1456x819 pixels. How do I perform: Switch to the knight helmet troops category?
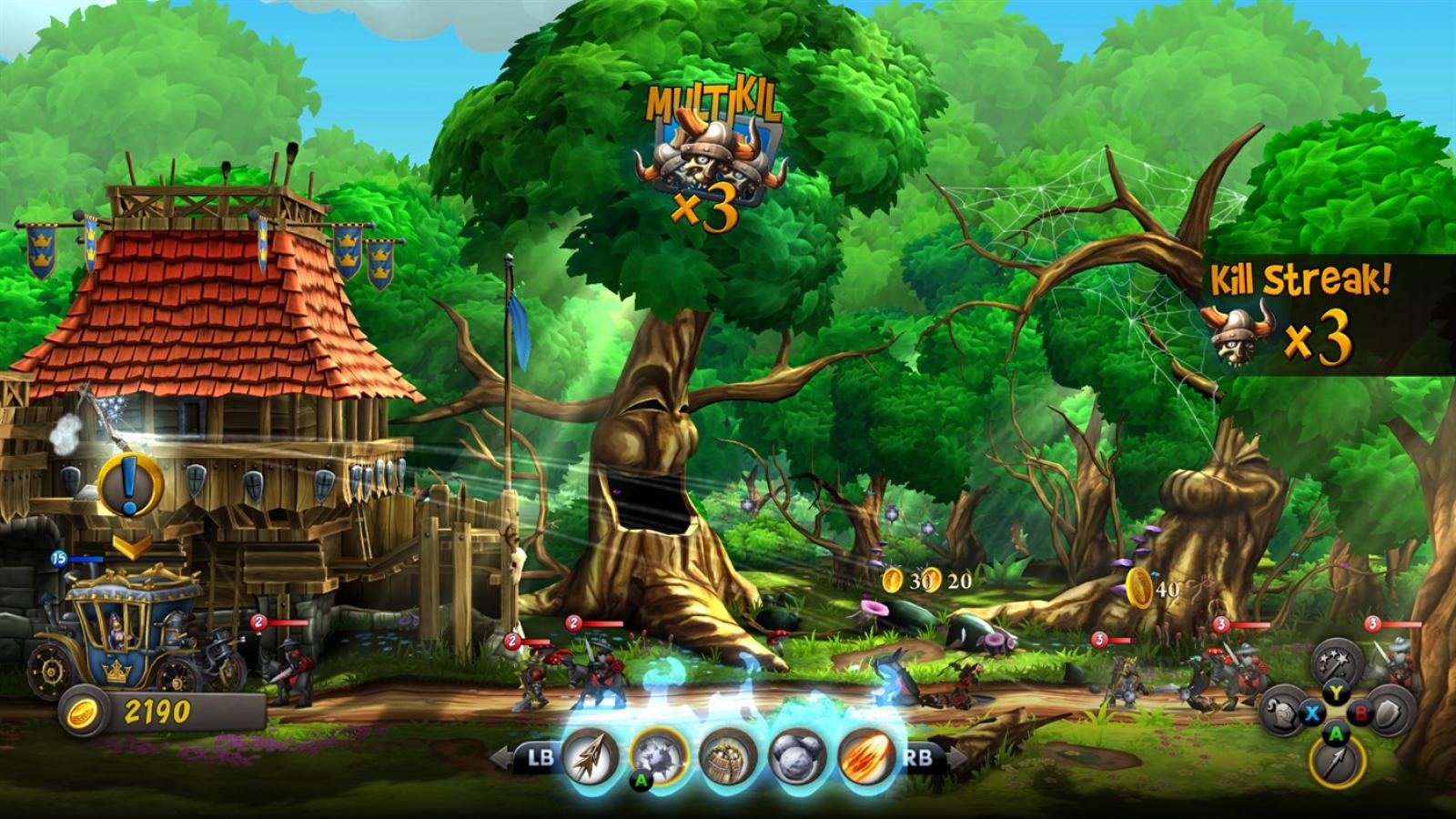click(x=1284, y=713)
